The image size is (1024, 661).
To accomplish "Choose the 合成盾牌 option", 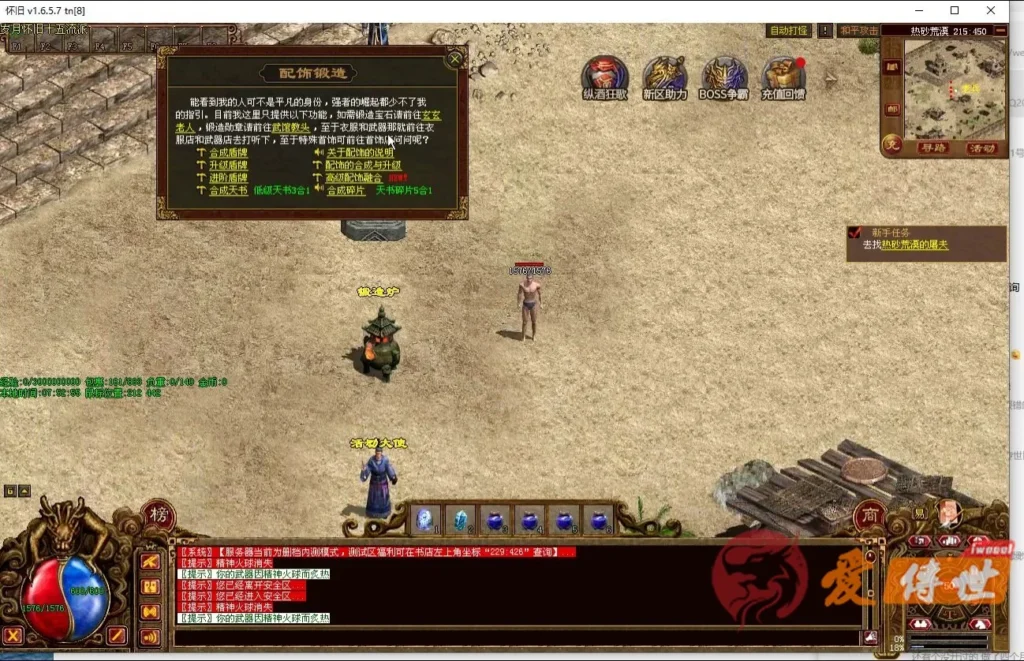I will [x=227, y=152].
